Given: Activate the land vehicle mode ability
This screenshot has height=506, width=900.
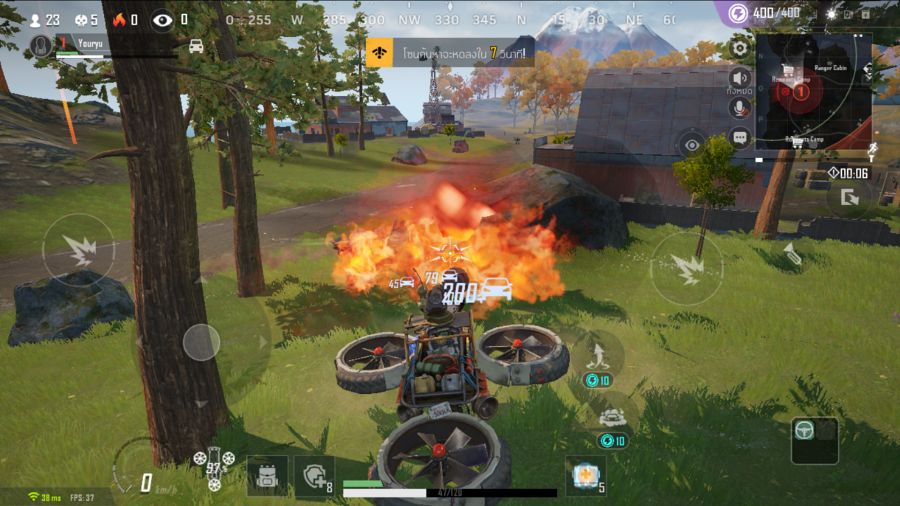Looking at the screenshot, I should click(611, 415).
